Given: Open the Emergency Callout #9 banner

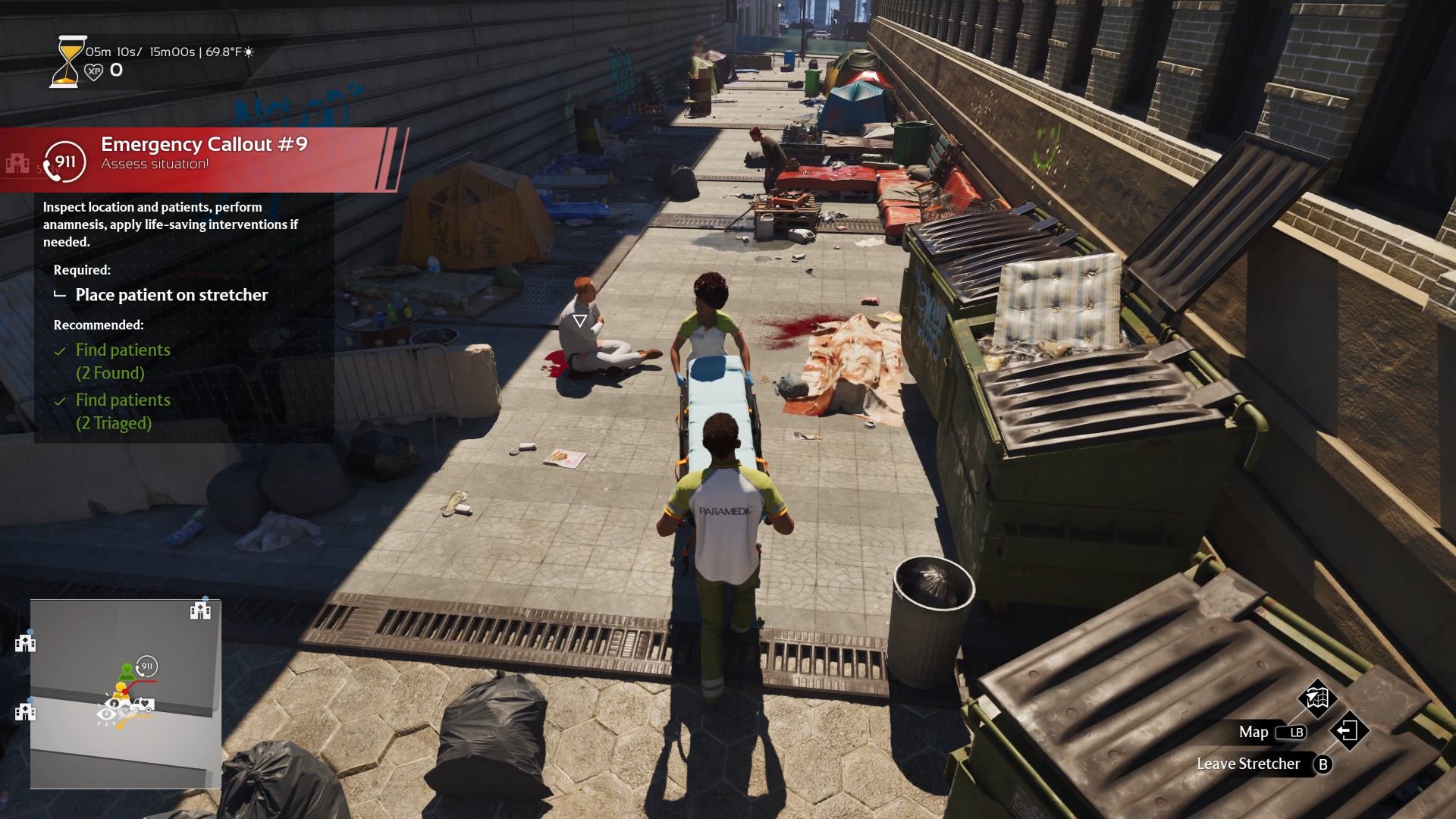Looking at the screenshot, I should click(x=205, y=152).
